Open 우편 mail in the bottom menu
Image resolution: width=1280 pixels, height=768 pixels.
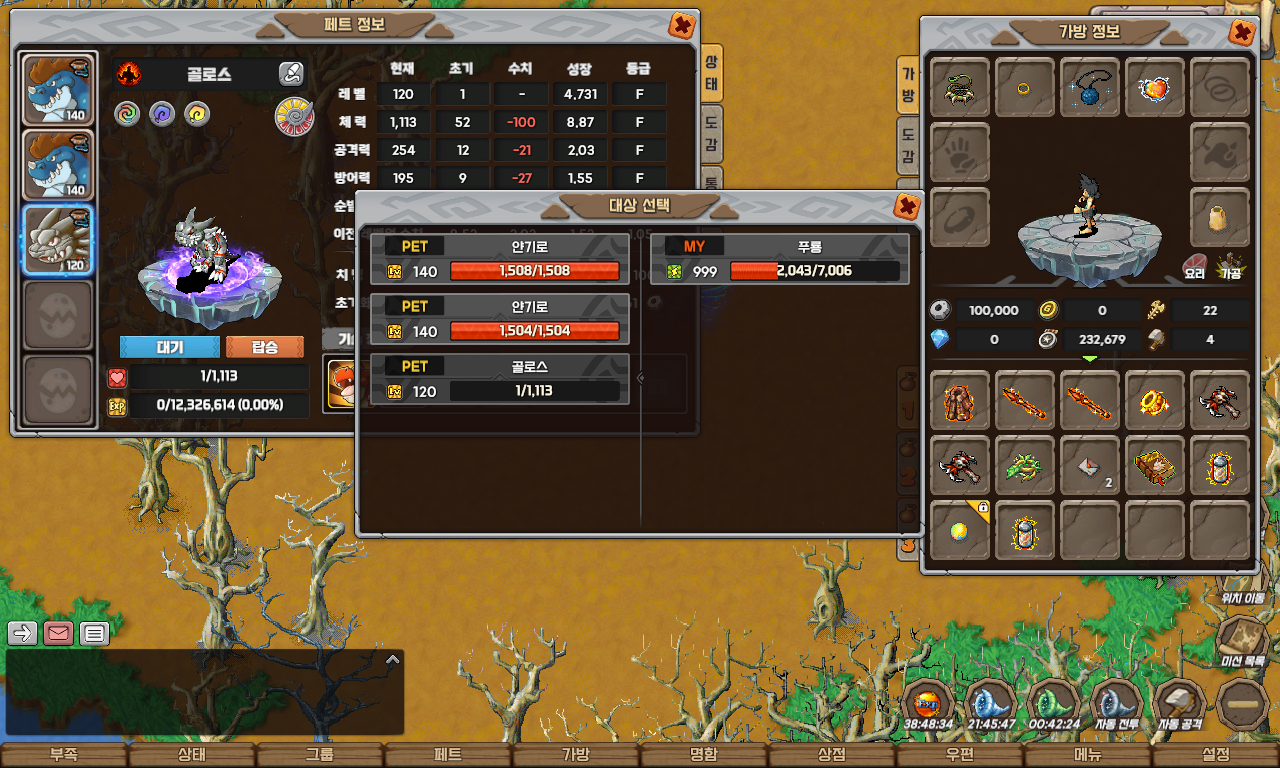(x=960, y=755)
